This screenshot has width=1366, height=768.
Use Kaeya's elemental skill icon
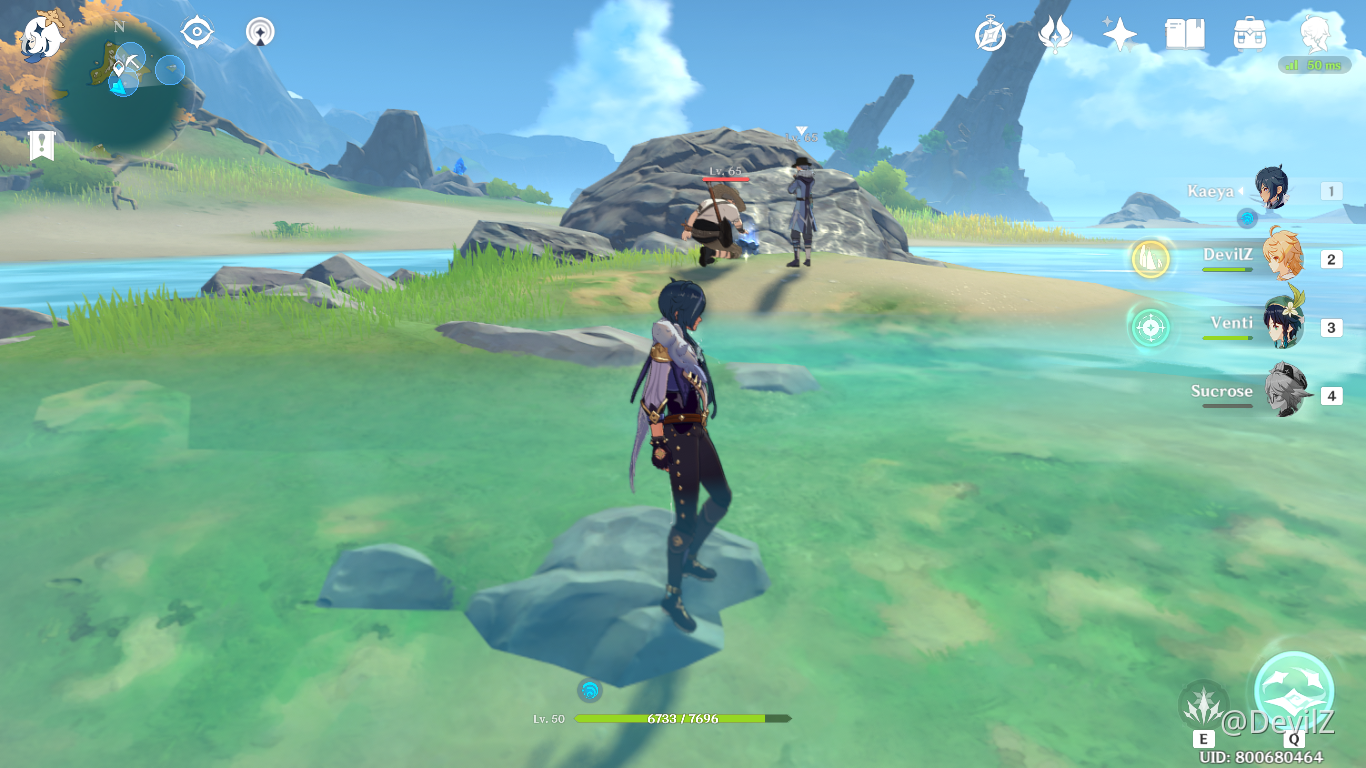1203,705
